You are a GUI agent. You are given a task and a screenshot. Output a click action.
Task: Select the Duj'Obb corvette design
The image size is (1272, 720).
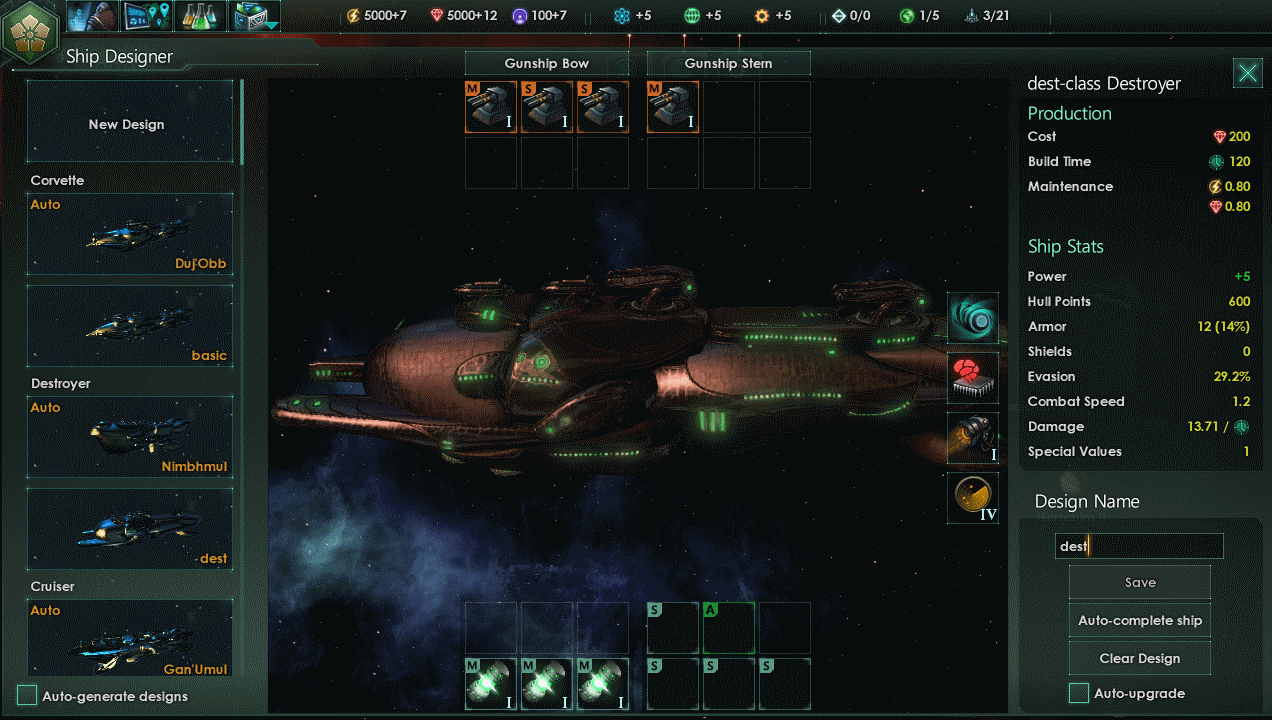coord(129,234)
